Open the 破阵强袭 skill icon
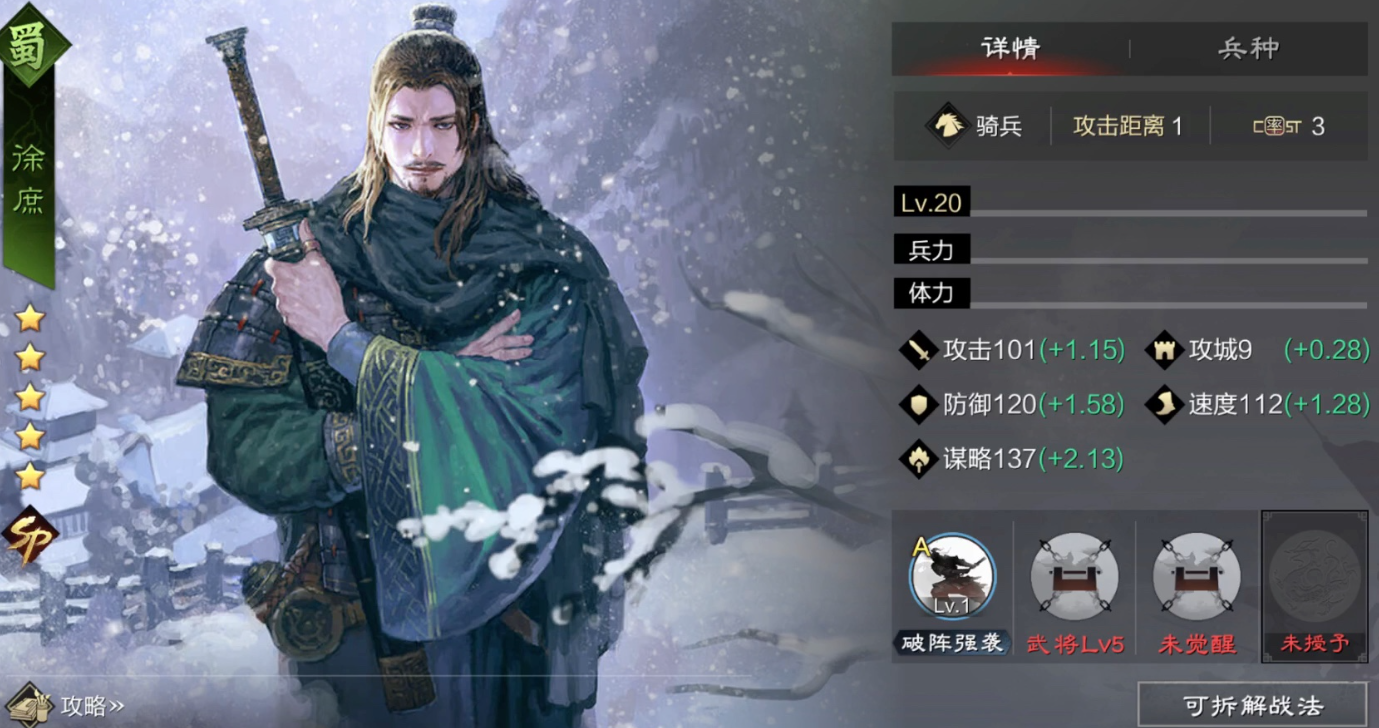Image resolution: width=1379 pixels, height=728 pixels. 951,577
